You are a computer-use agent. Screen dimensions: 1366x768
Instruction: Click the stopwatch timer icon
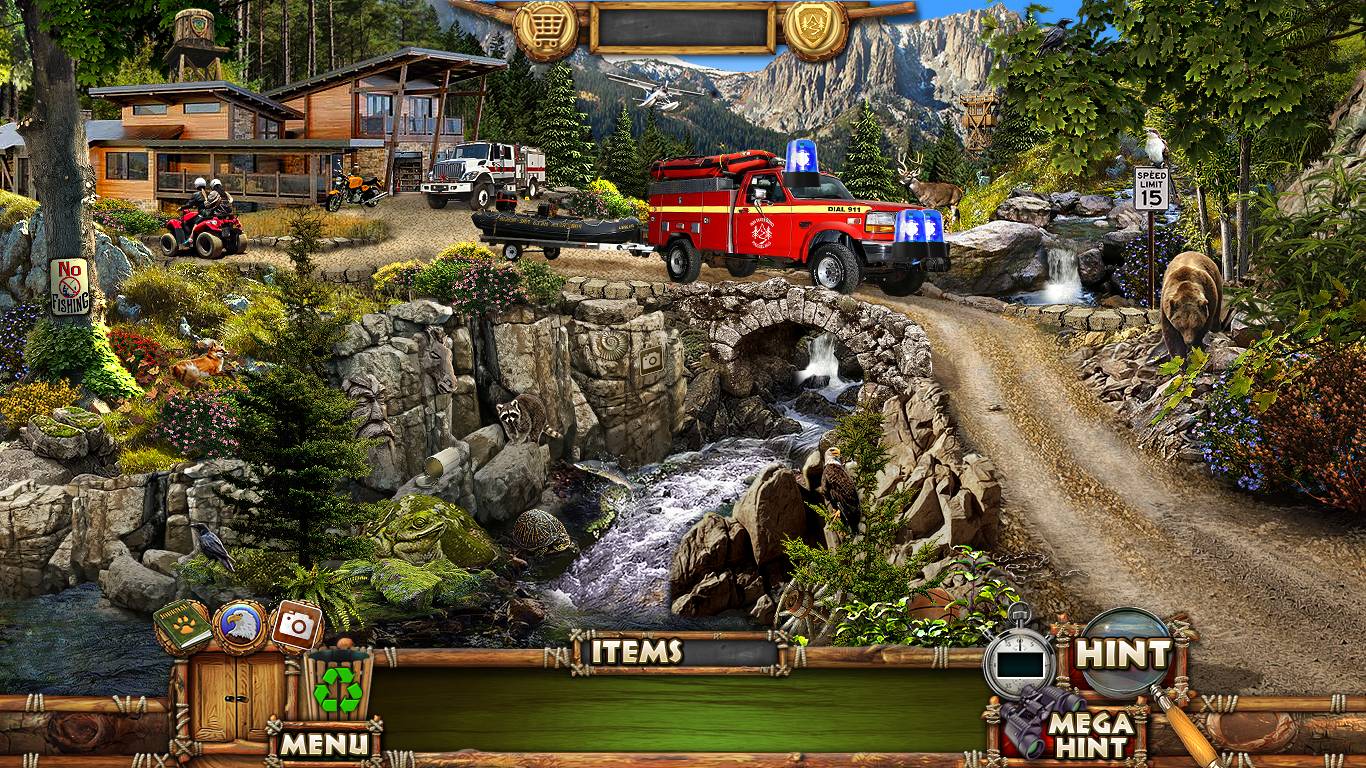[x=1019, y=660]
